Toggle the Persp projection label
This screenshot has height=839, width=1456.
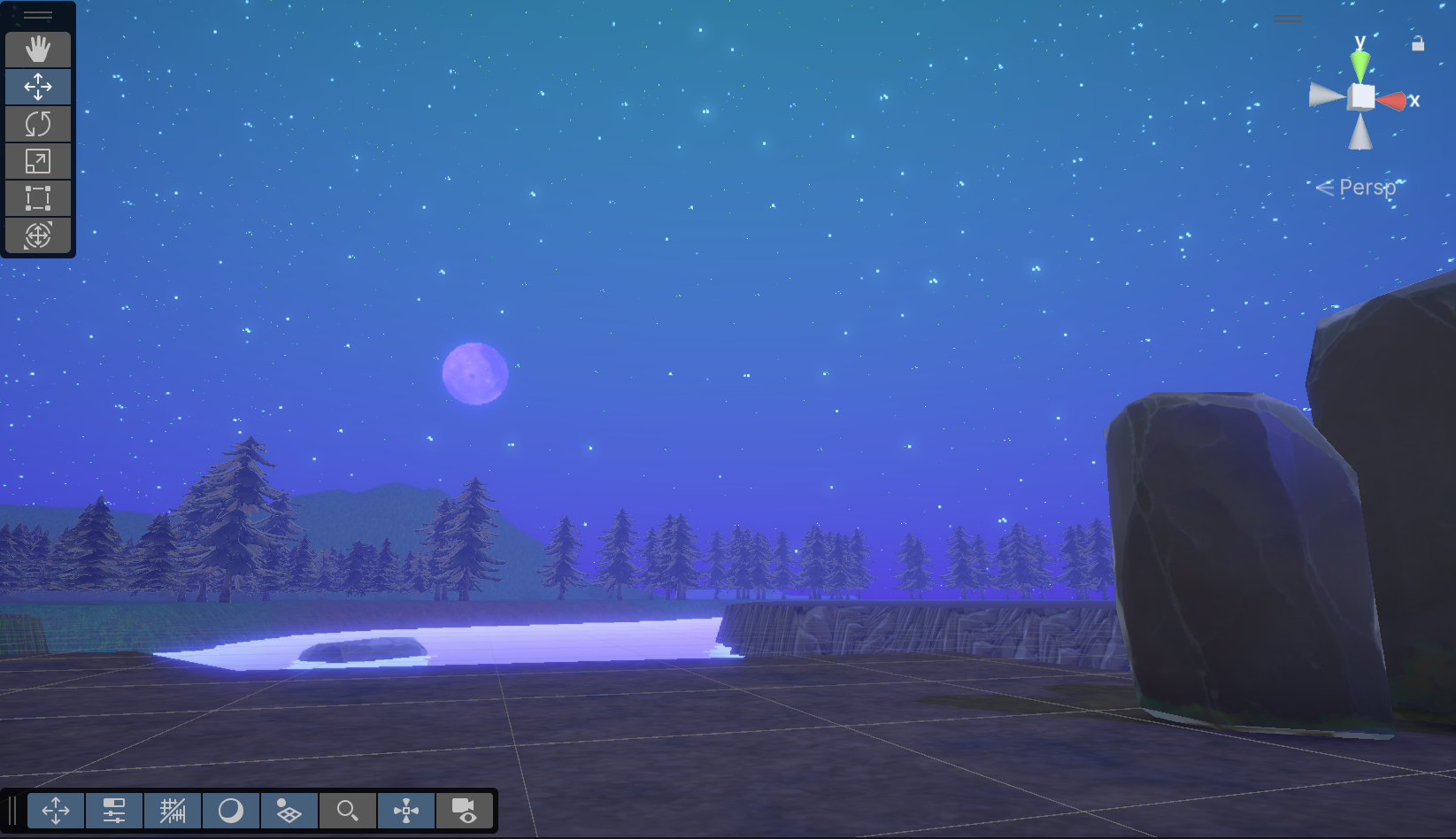(x=1366, y=188)
